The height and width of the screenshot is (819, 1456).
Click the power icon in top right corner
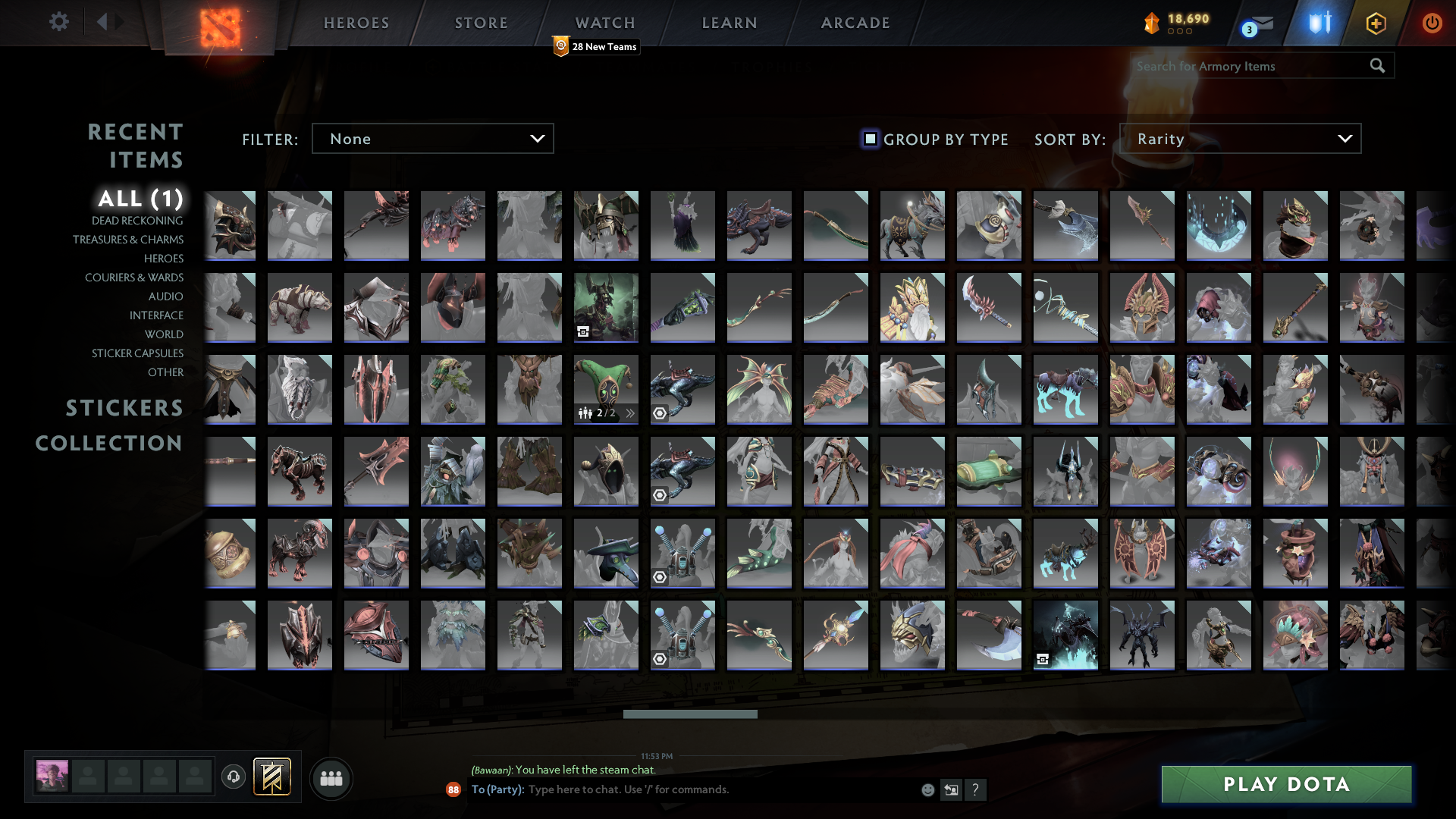tap(1432, 23)
